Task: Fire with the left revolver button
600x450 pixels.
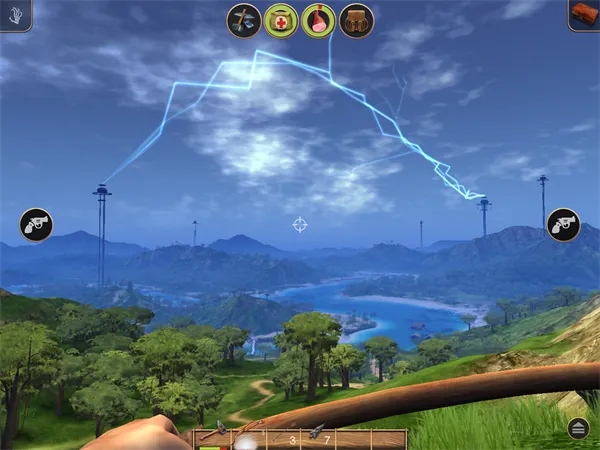Action: (x=36, y=224)
